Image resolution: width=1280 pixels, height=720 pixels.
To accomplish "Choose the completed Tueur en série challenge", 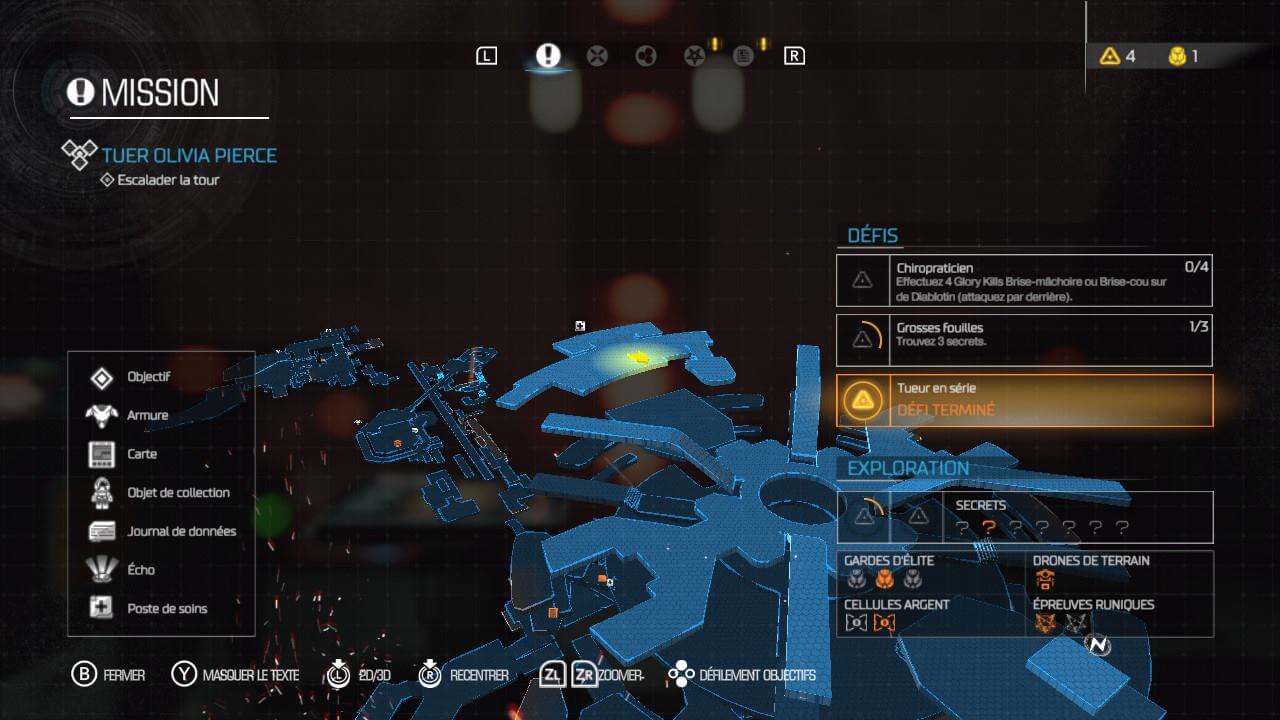I will click(x=1024, y=400).
